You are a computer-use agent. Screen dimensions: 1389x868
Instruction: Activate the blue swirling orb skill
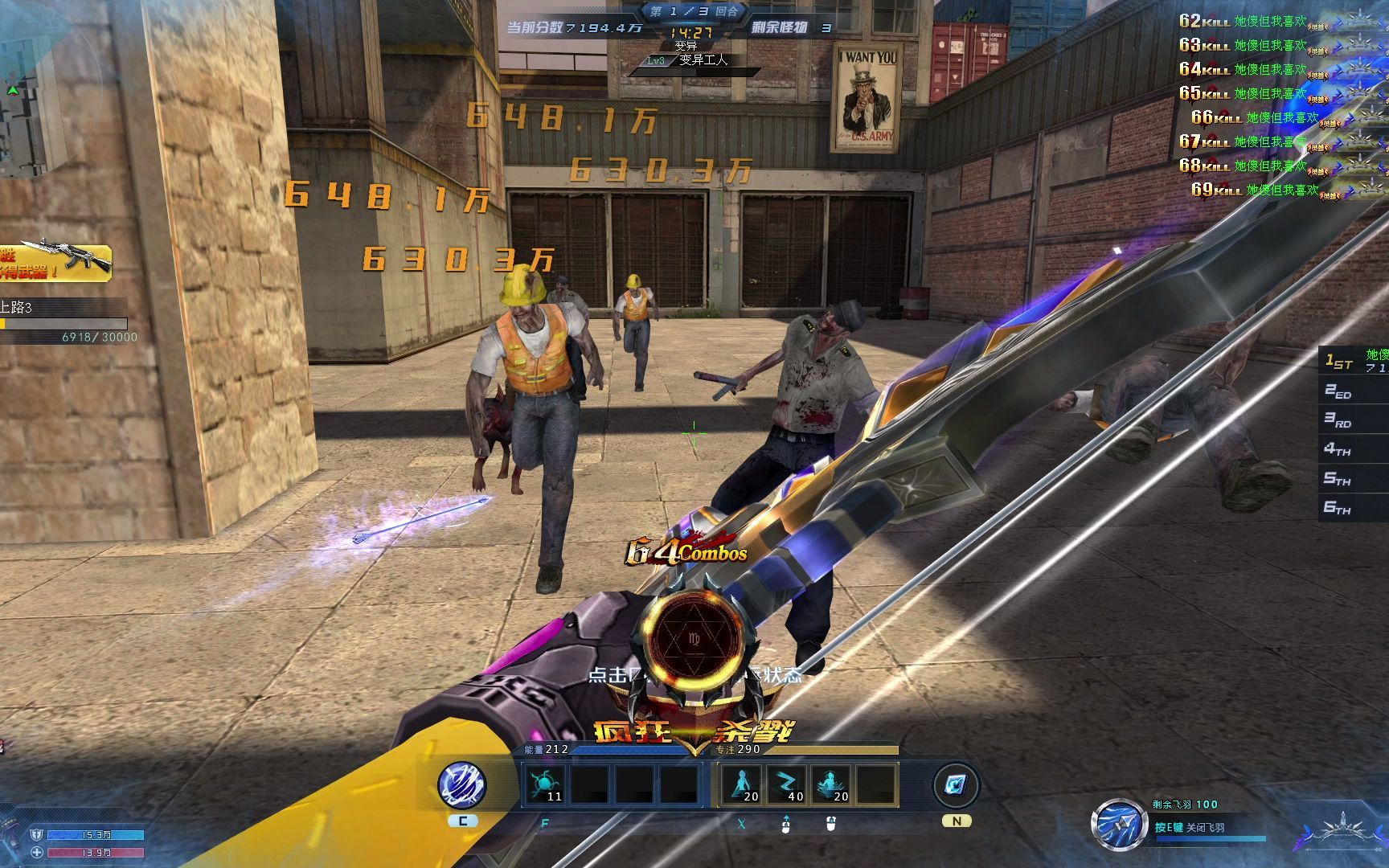462,785
